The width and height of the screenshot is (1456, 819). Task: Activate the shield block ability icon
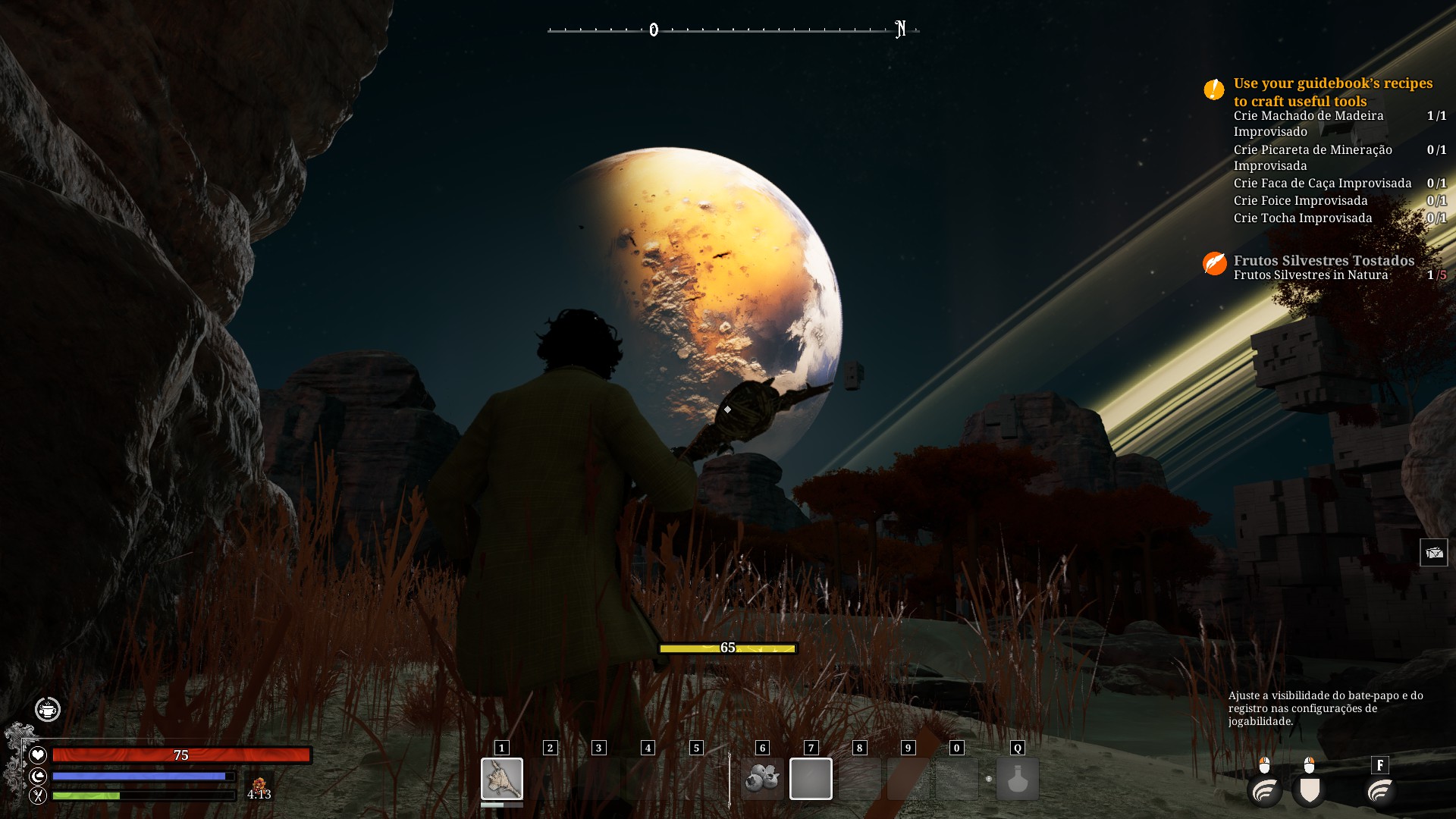[x=1310, y=791]
